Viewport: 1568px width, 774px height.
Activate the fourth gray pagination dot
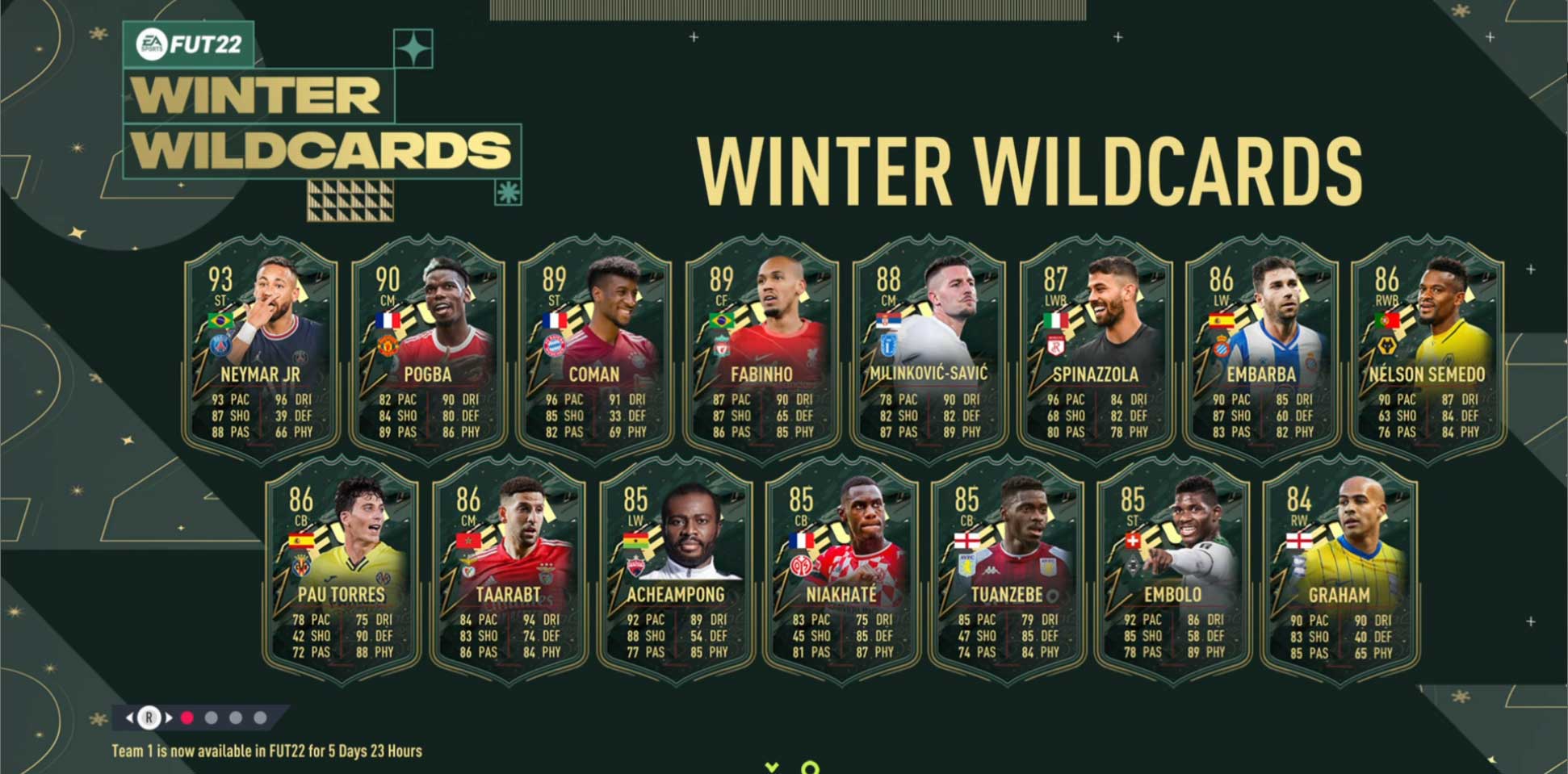pyautogui.click(x=260, y=718)
